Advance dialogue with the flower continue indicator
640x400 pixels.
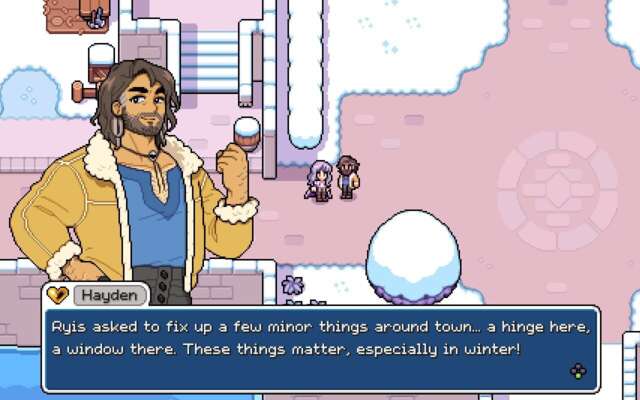tap(578, 371)
